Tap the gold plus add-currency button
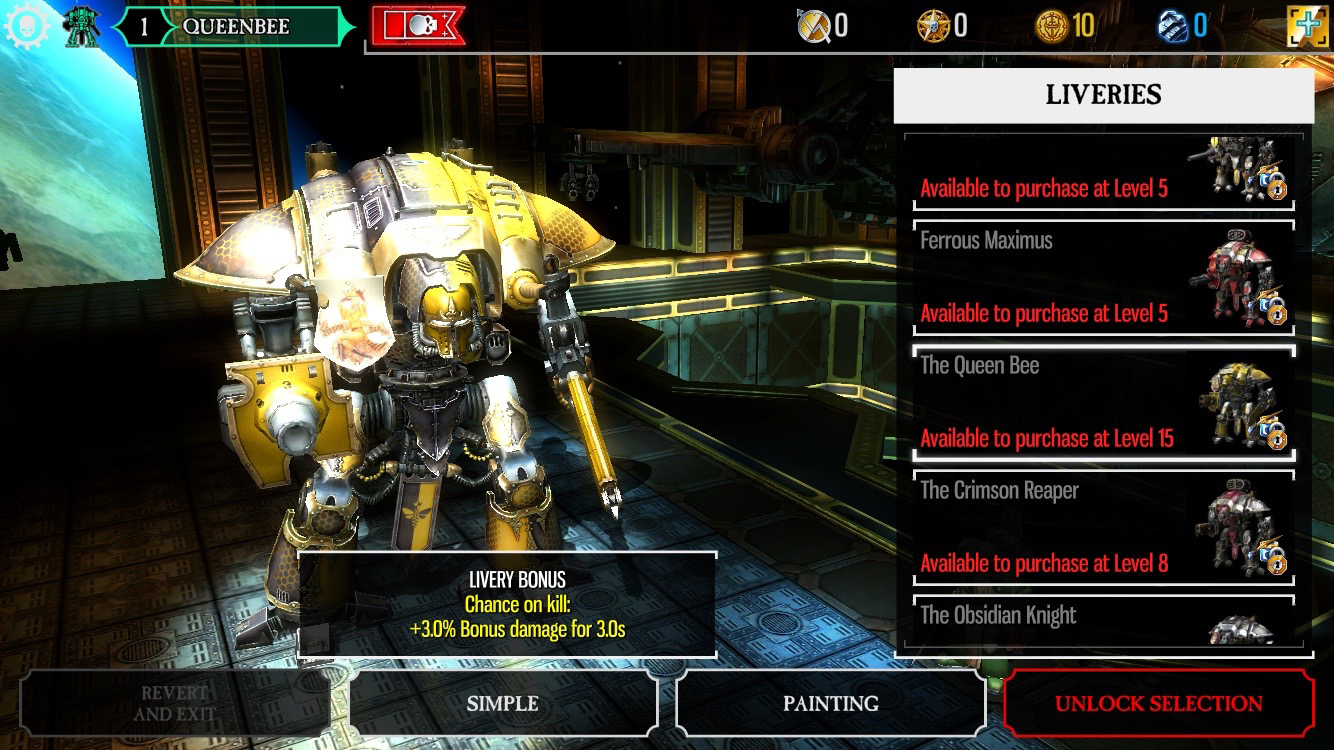Screen dimensions: 1334x750 click(1308, 26)
